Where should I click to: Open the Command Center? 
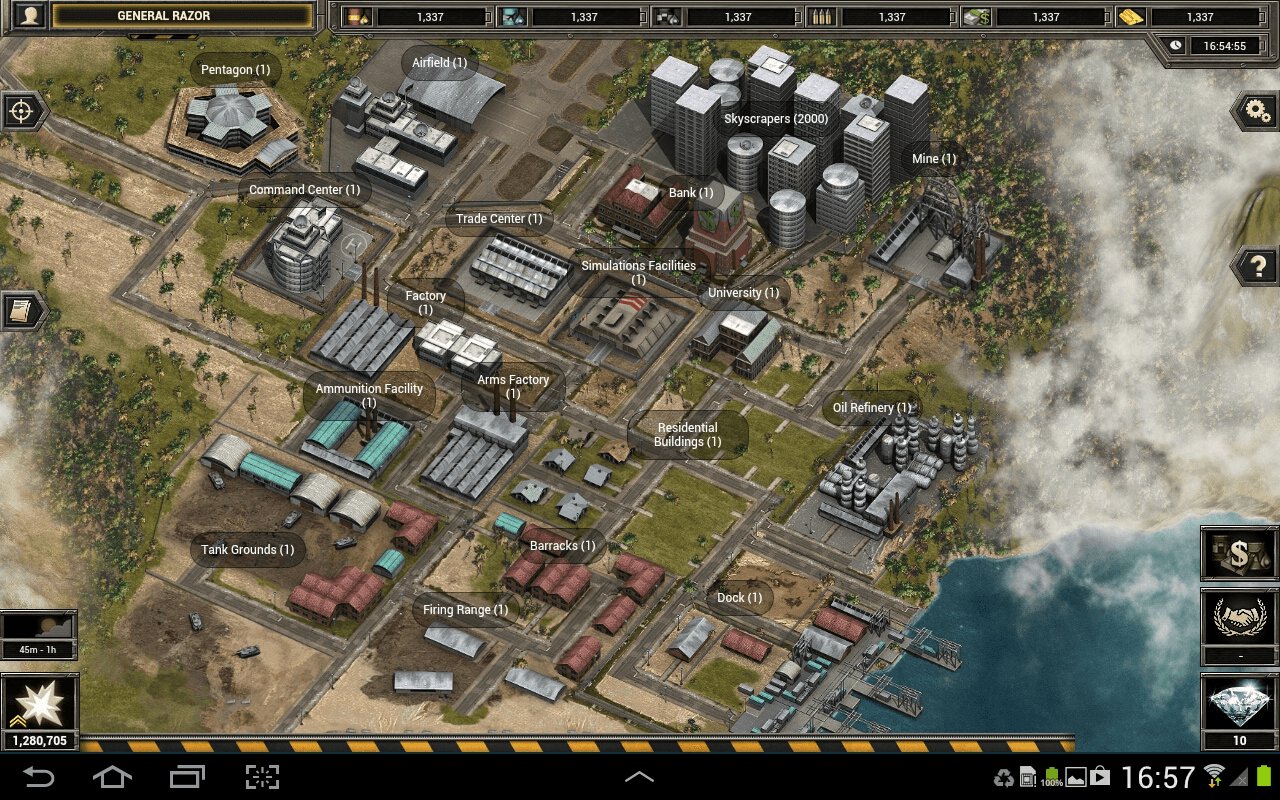(x=305, y=189)
